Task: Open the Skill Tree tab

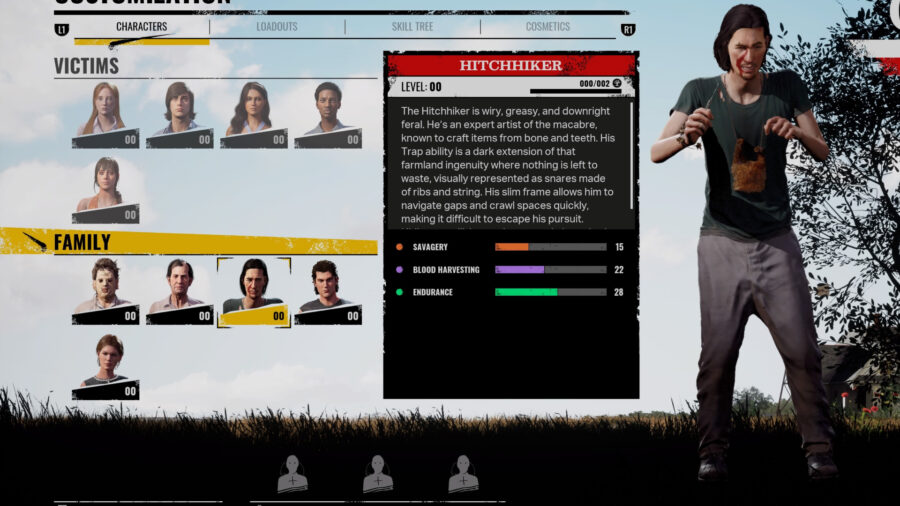Action: 412,27
